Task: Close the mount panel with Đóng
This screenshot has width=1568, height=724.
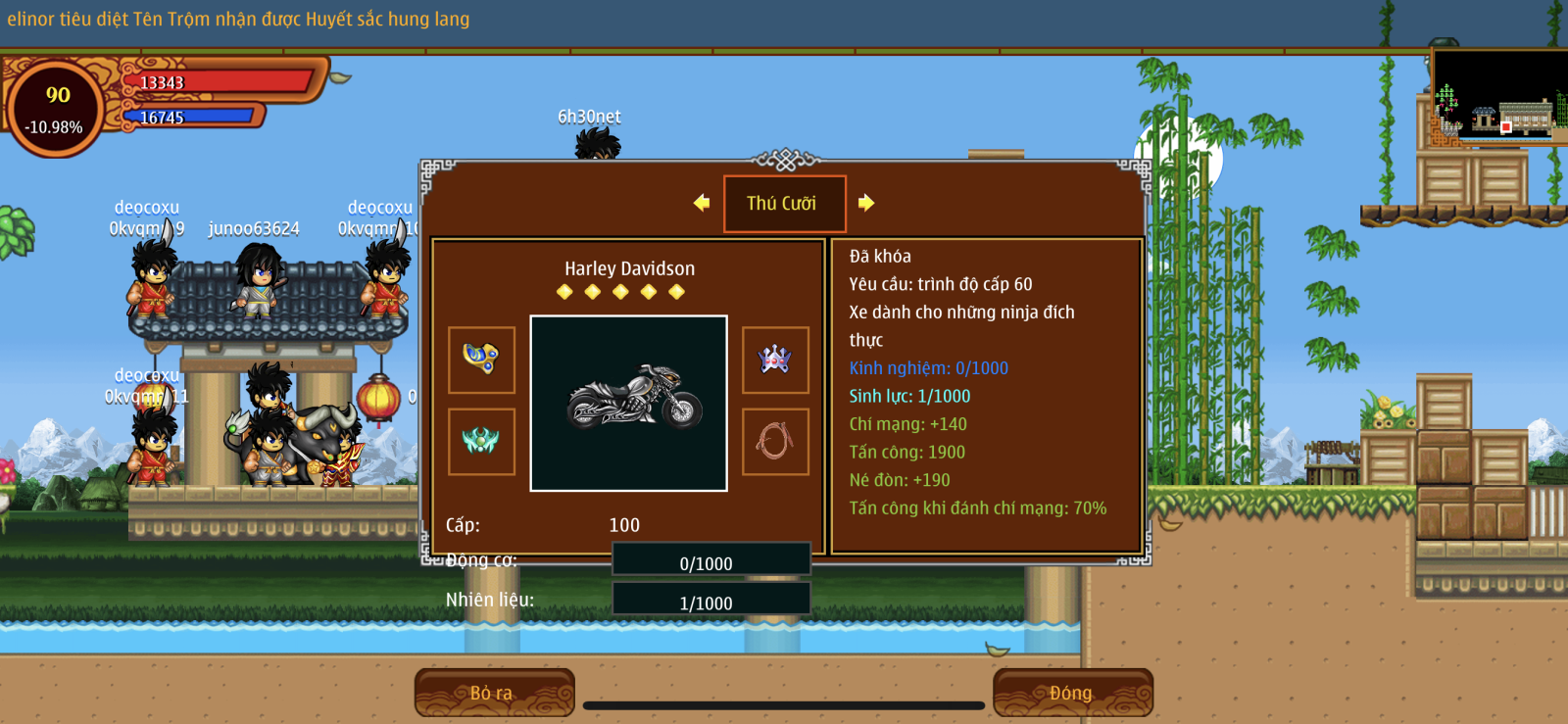Action: click(x=1072, y=693)
